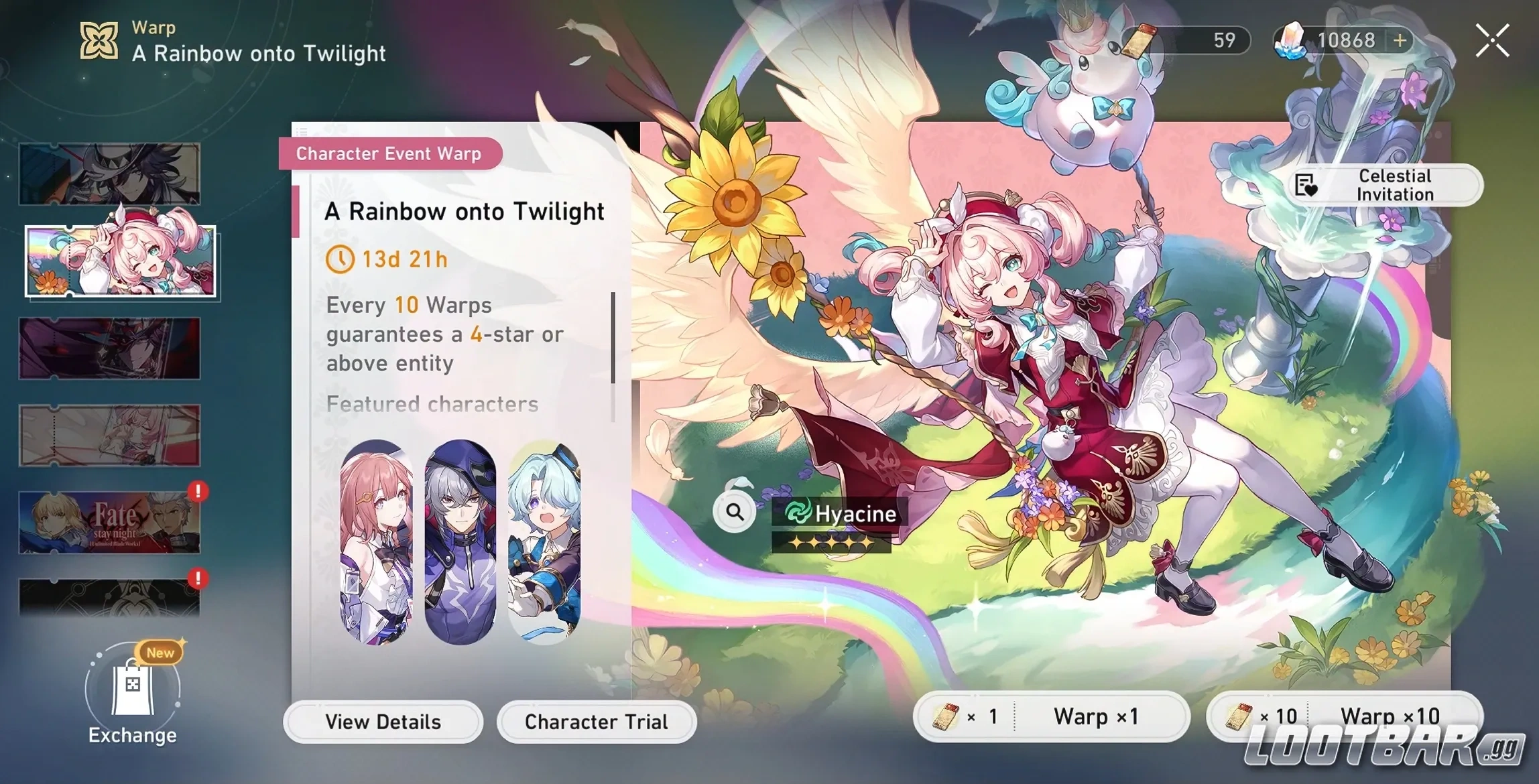Click the Warp emblem icon in the header
Viewport: 1539px width, 784px height.
pyautogui.click(x=98, y=40)
